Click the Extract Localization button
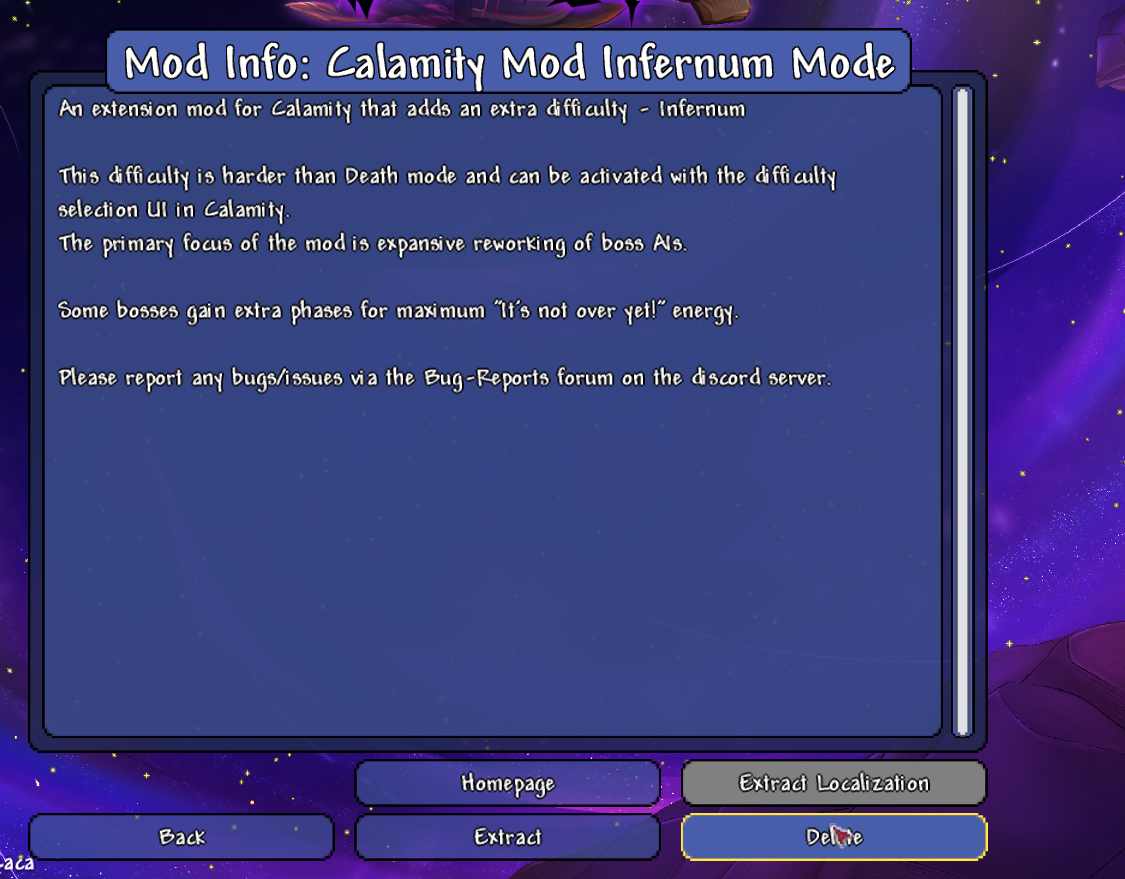This screenshot has height=879, width=1125. click(x=834, y=783)
